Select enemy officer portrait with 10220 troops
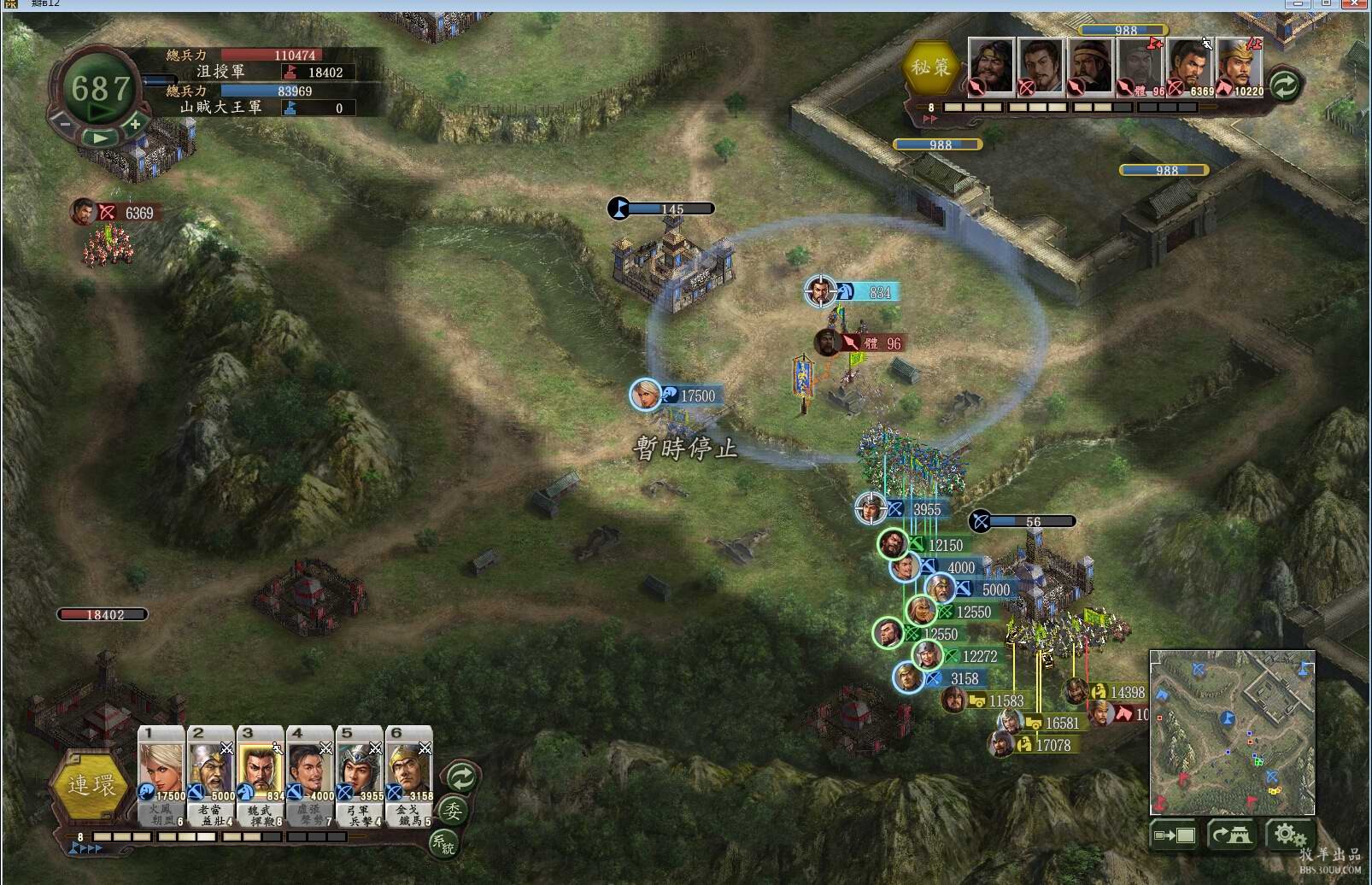Viewport: 1372px width, 885px height. (x=1240, y=65)
